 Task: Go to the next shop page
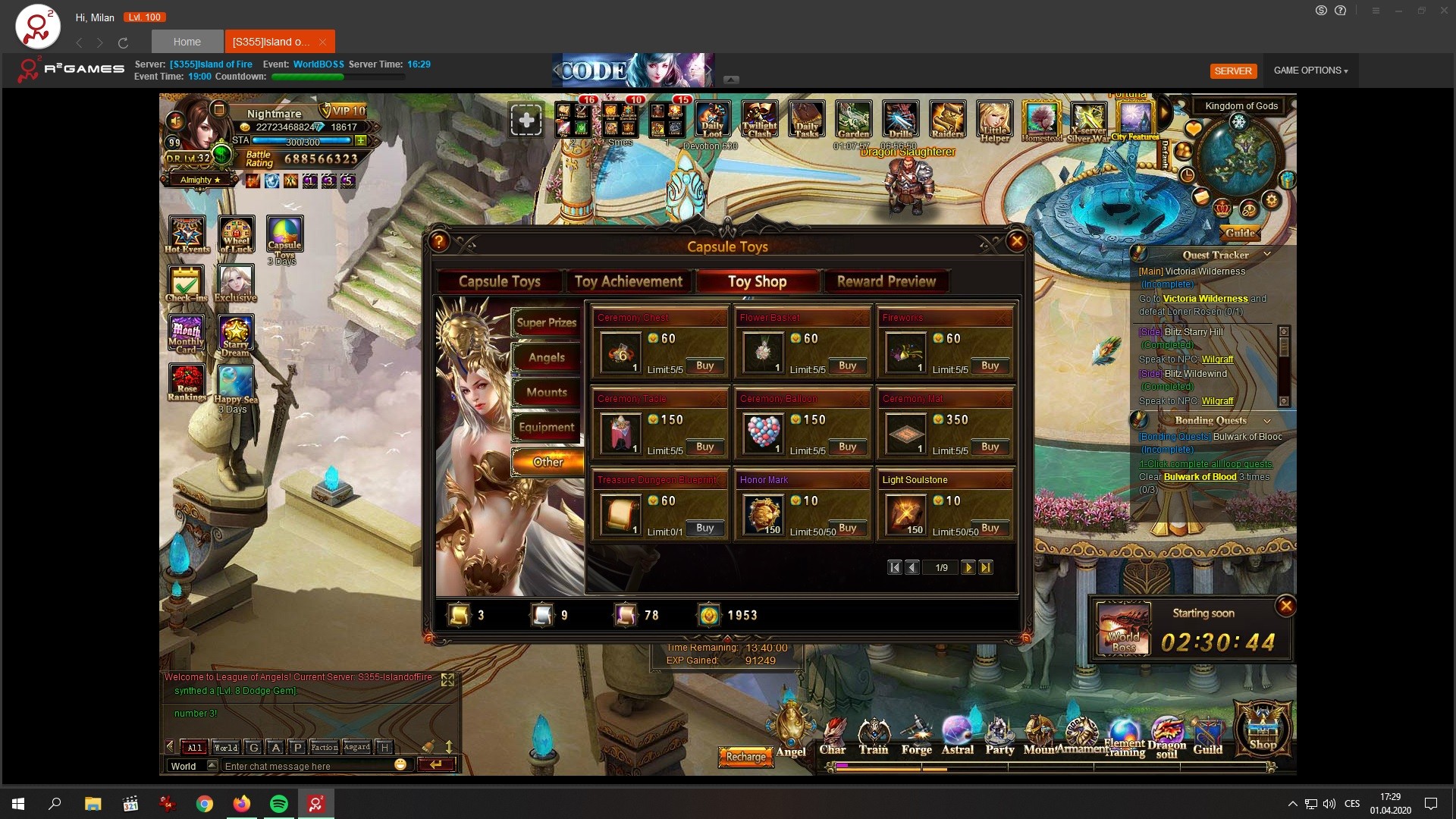(x=968, y=567)
